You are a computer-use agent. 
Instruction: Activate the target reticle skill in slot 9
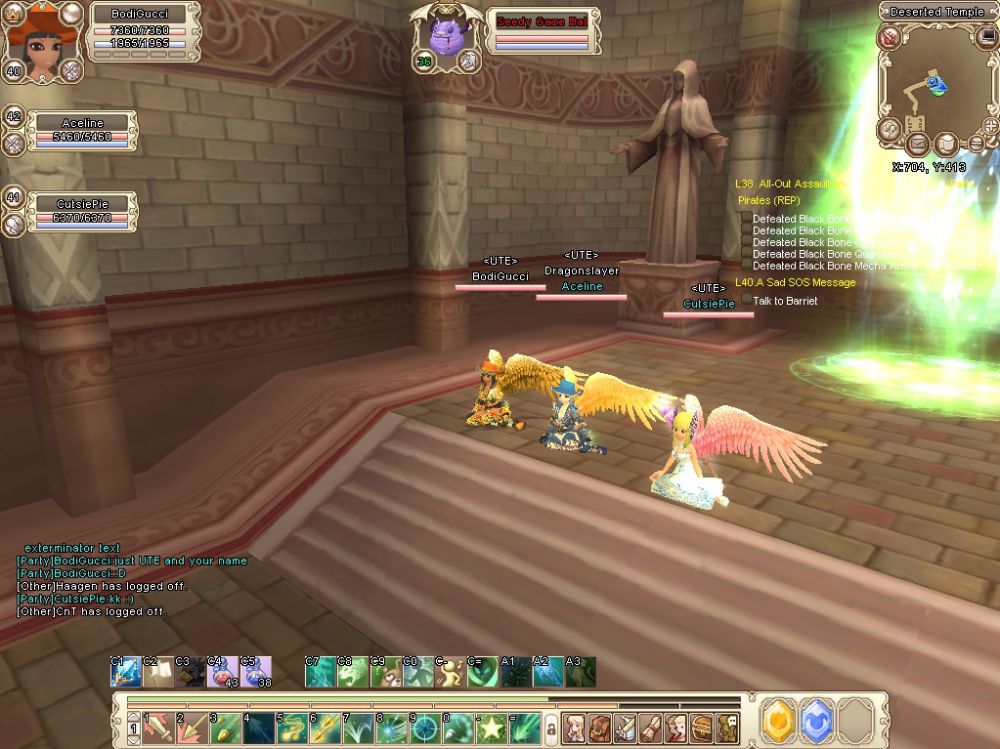click(x=426, y=726)
